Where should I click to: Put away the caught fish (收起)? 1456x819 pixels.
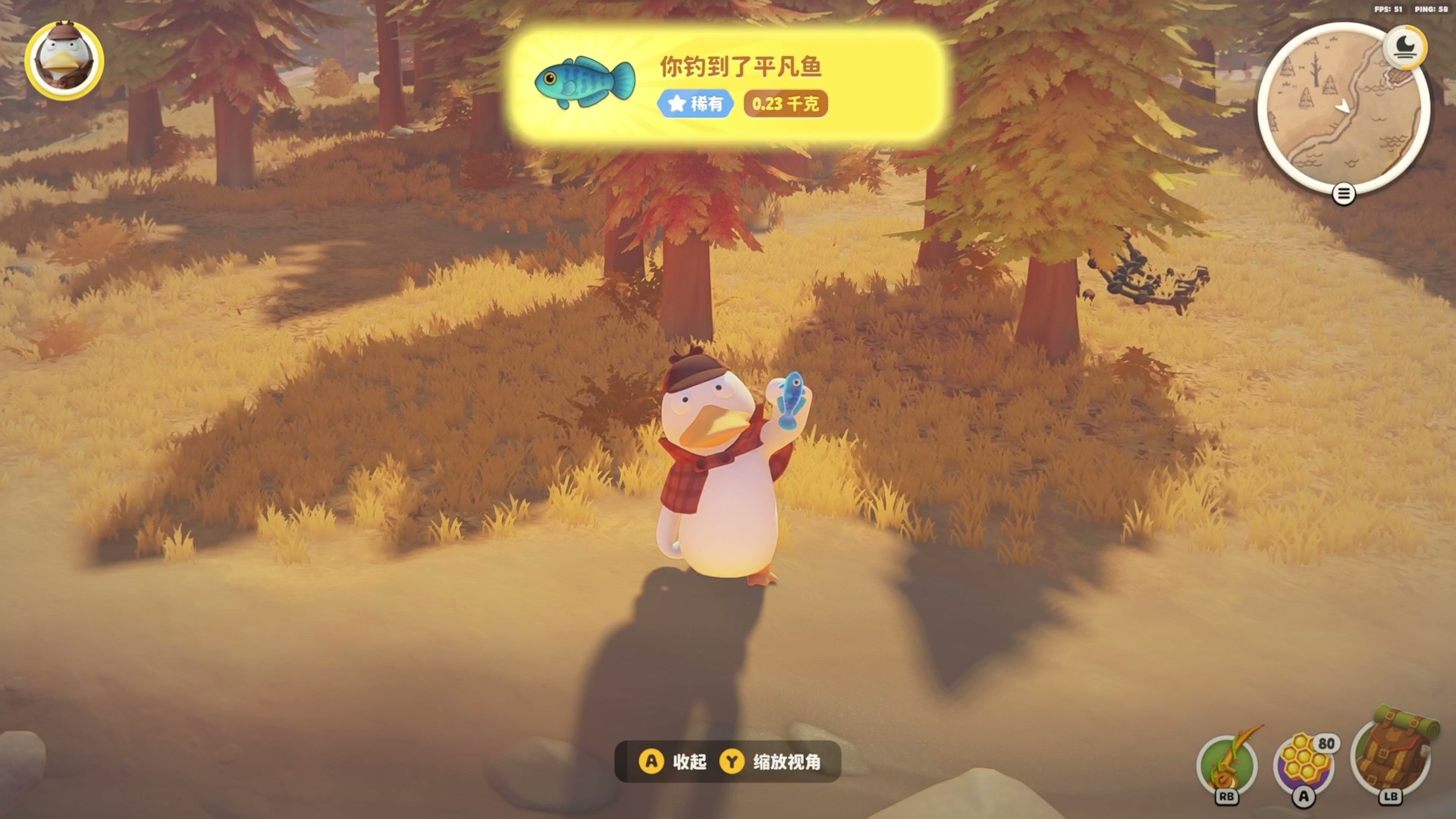(x=674, y=761)
